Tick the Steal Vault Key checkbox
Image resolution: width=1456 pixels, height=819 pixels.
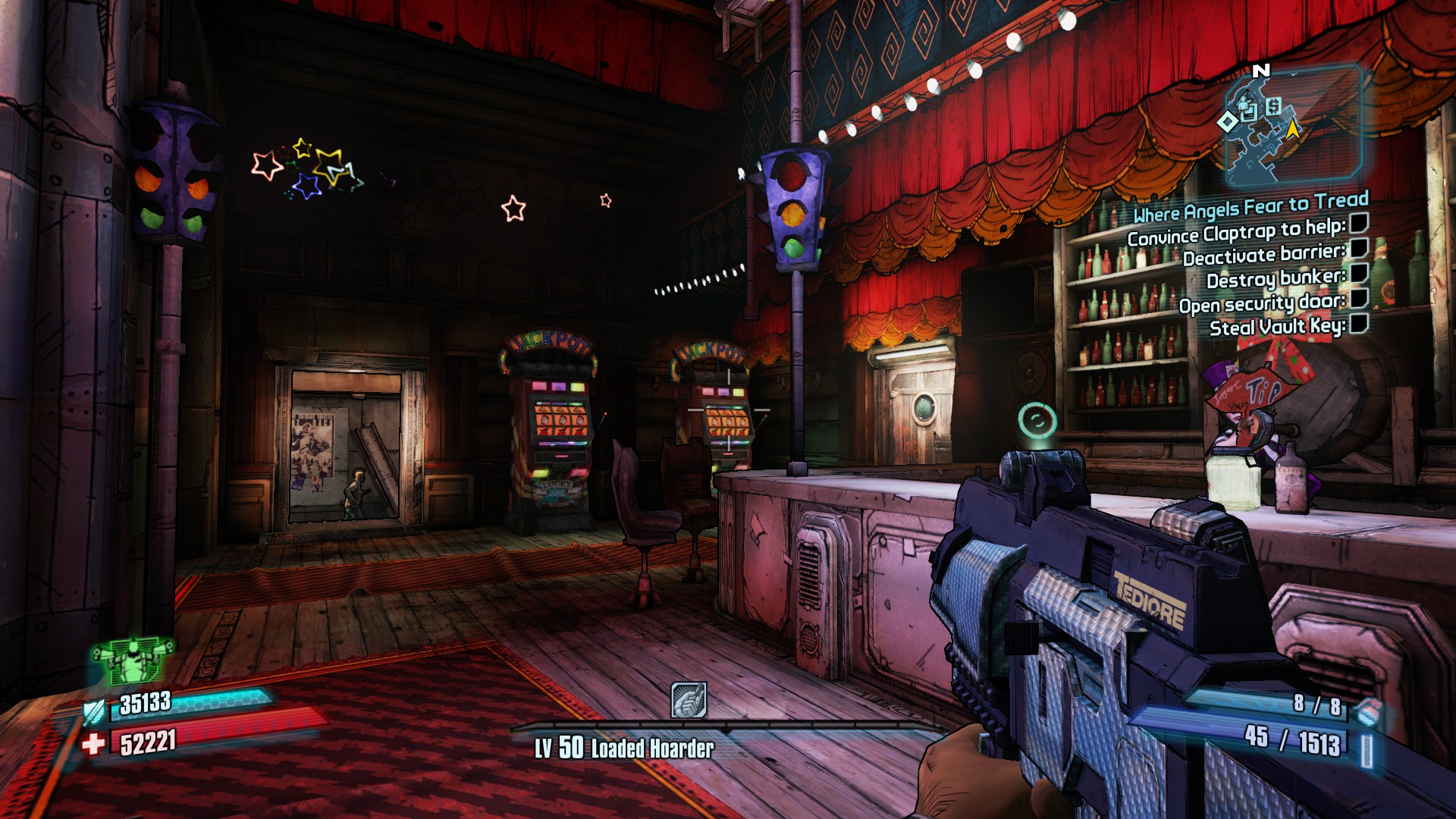click(1359, 323)
